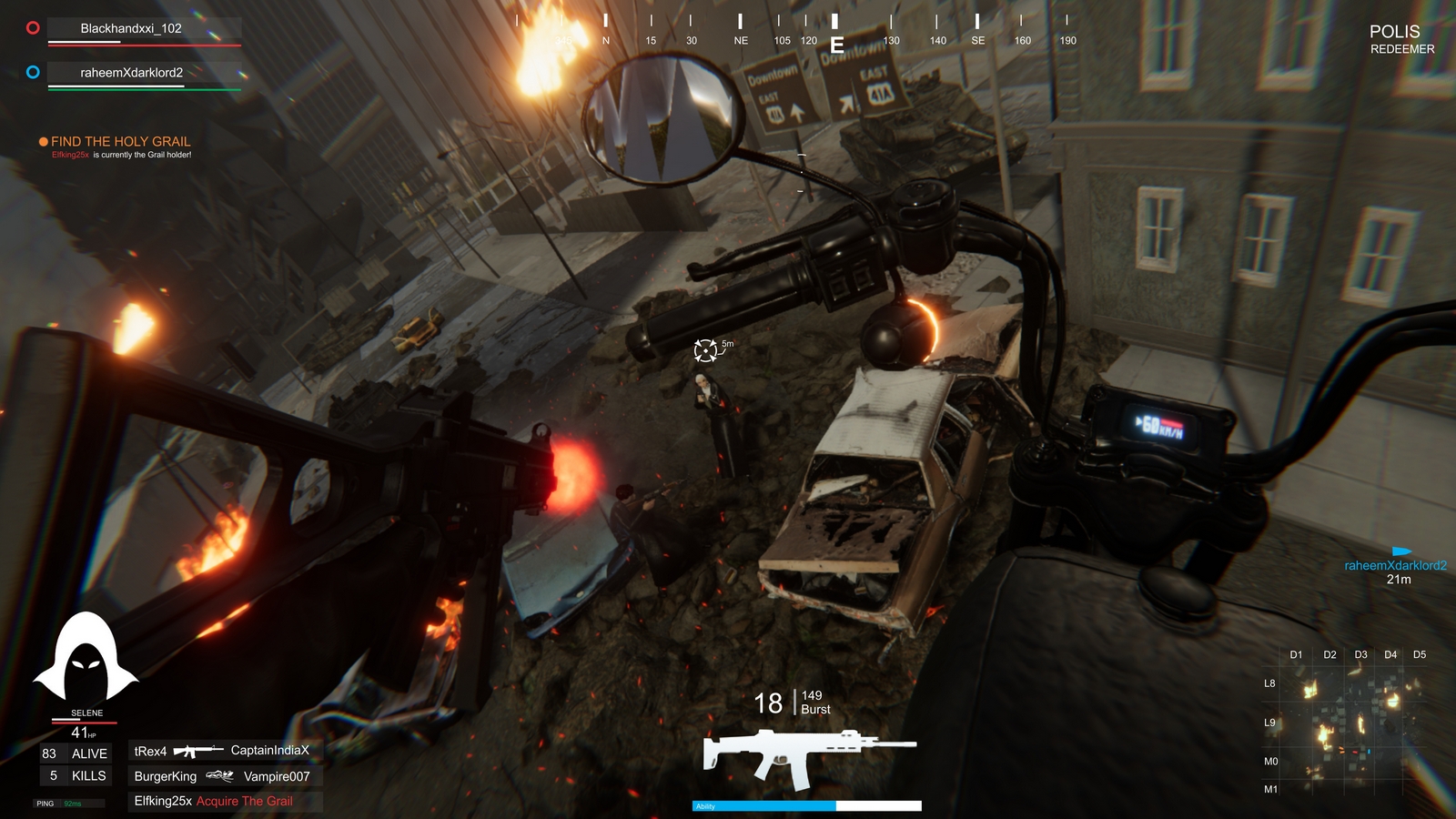Click the tRex4 killed CaptainIndiaX feed entry
Screen dimensions: 1456x819
[x=222, y=751]
